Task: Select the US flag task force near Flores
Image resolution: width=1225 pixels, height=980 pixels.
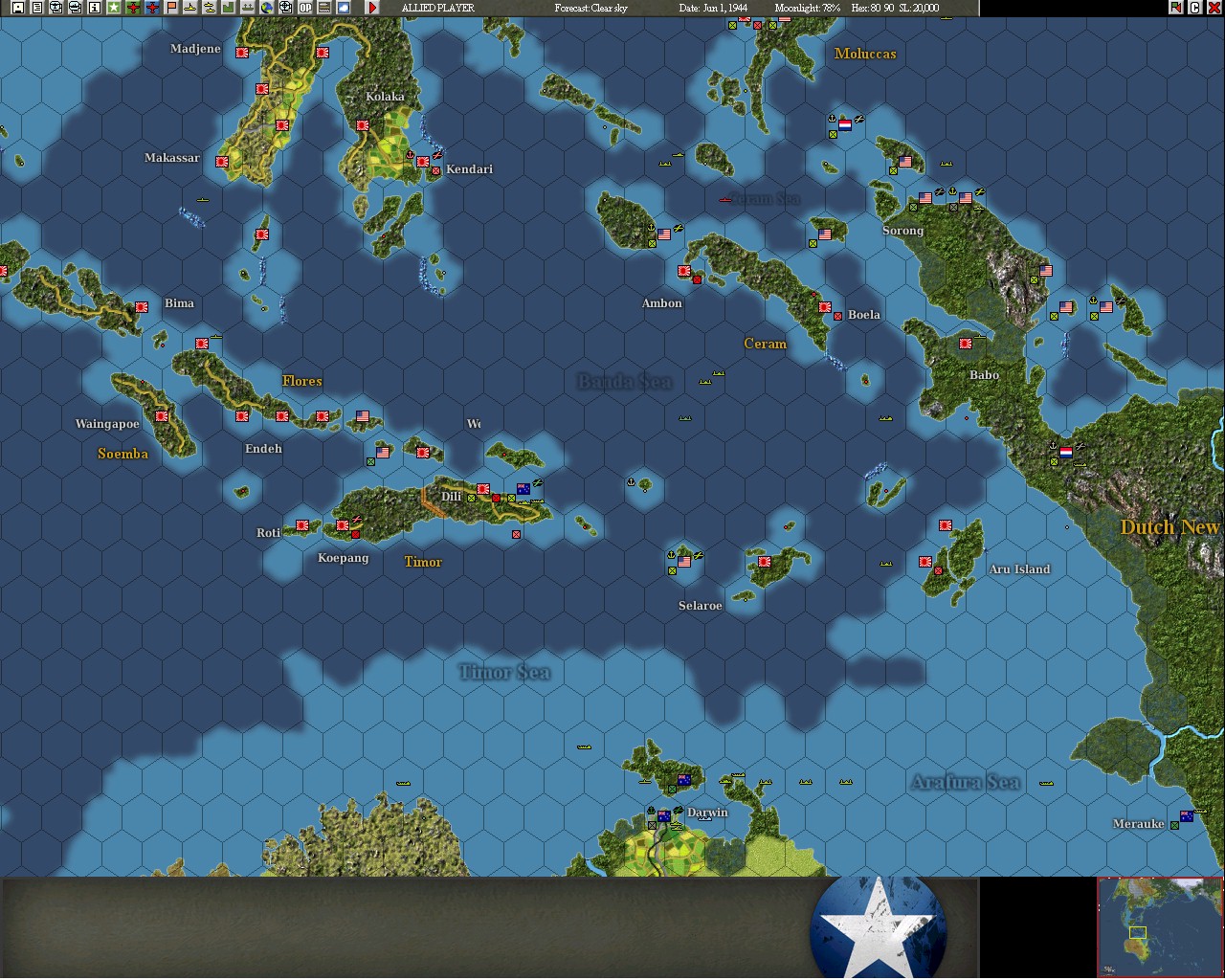Action: [361, 415]
